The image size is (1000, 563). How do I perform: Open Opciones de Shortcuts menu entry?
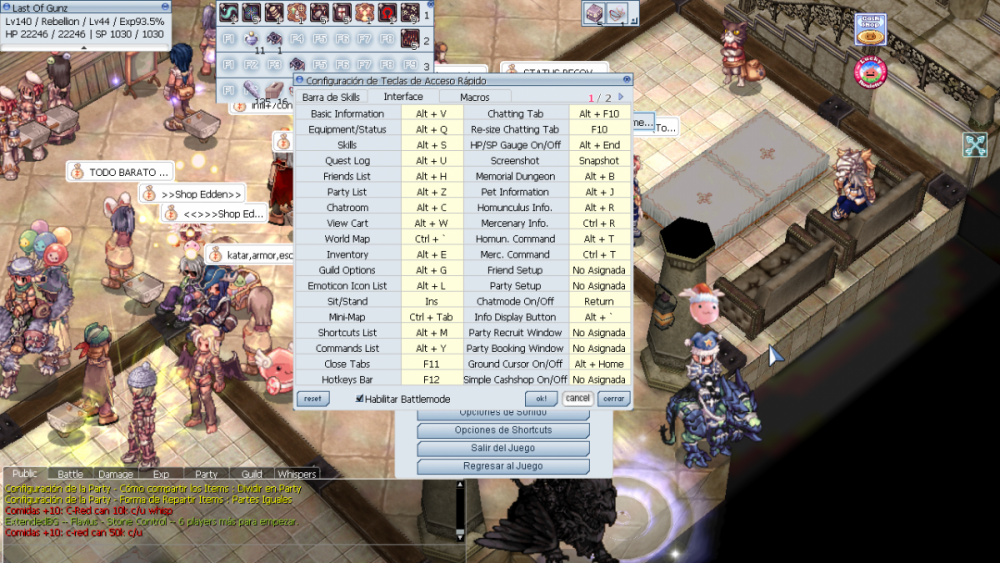pyautogui.click(x=503, y=430)
